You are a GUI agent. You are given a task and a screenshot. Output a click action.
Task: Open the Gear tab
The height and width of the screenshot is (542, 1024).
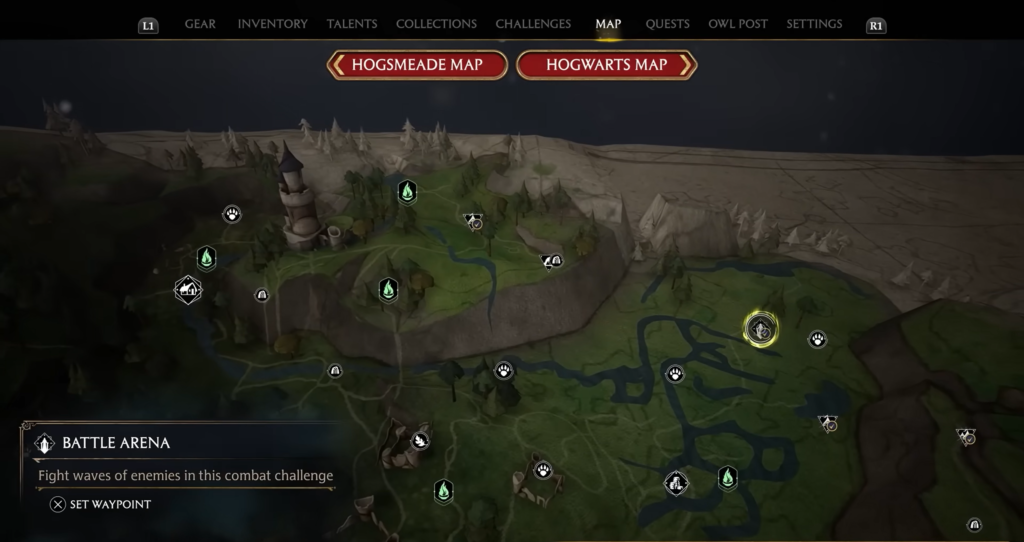(x=200, y=24)
